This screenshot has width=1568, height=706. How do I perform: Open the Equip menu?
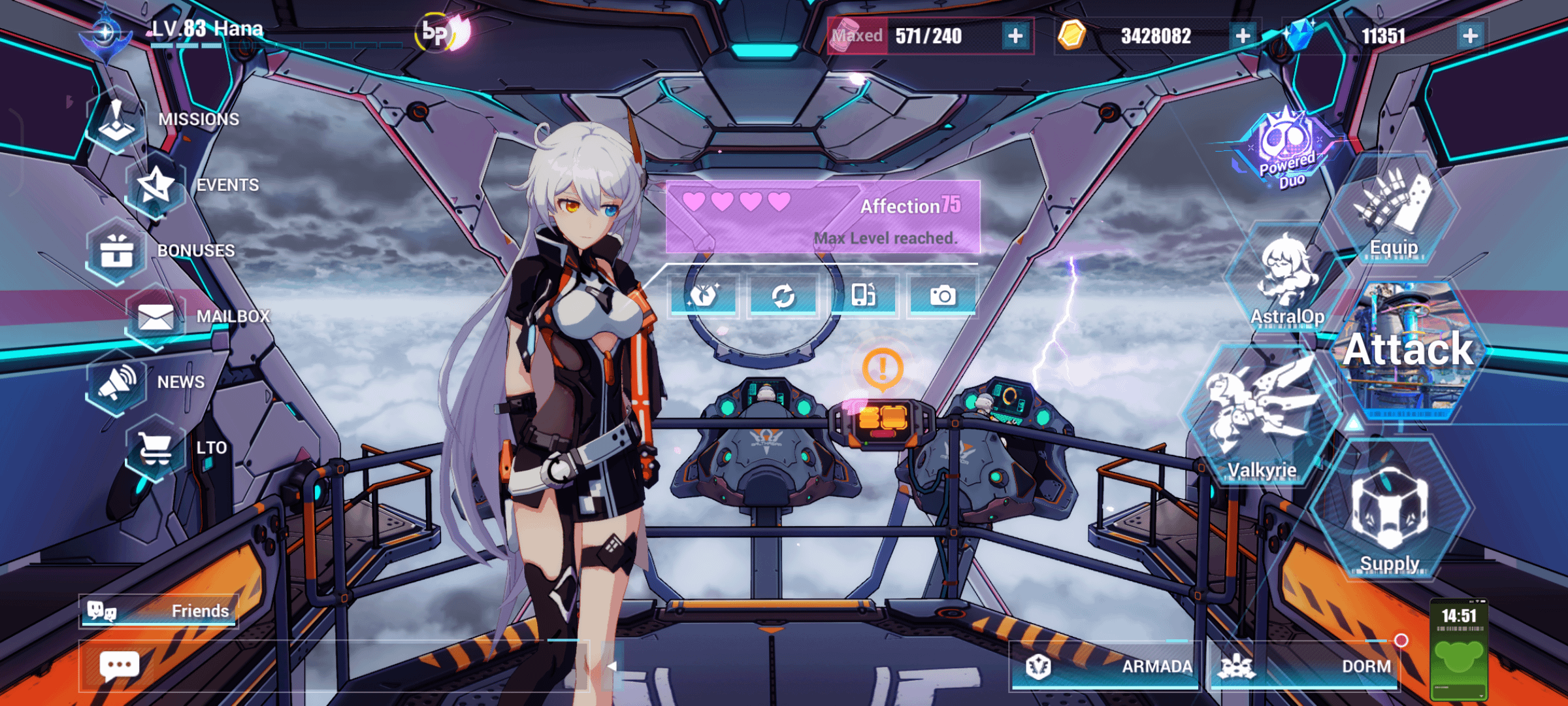click(x=1394, y=209)
